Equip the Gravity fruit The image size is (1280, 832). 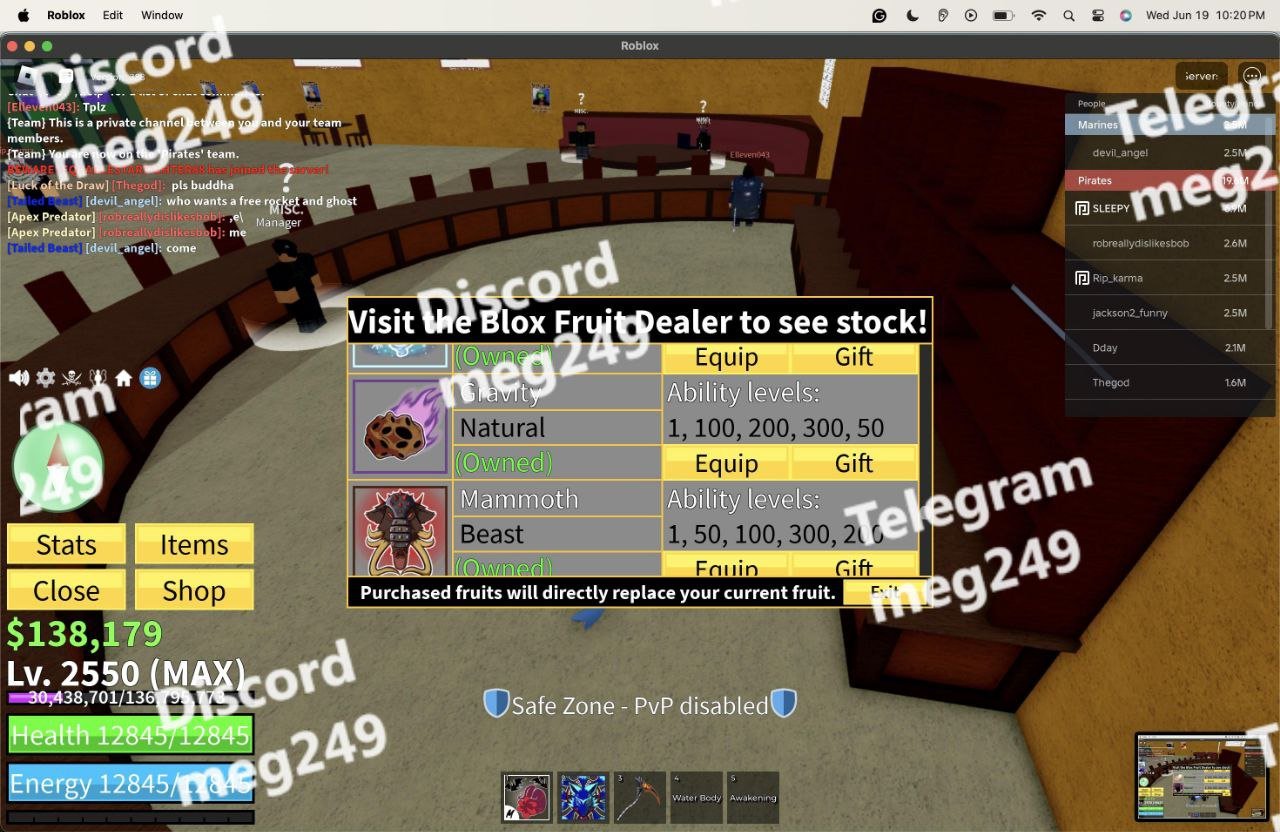point(726,463)
